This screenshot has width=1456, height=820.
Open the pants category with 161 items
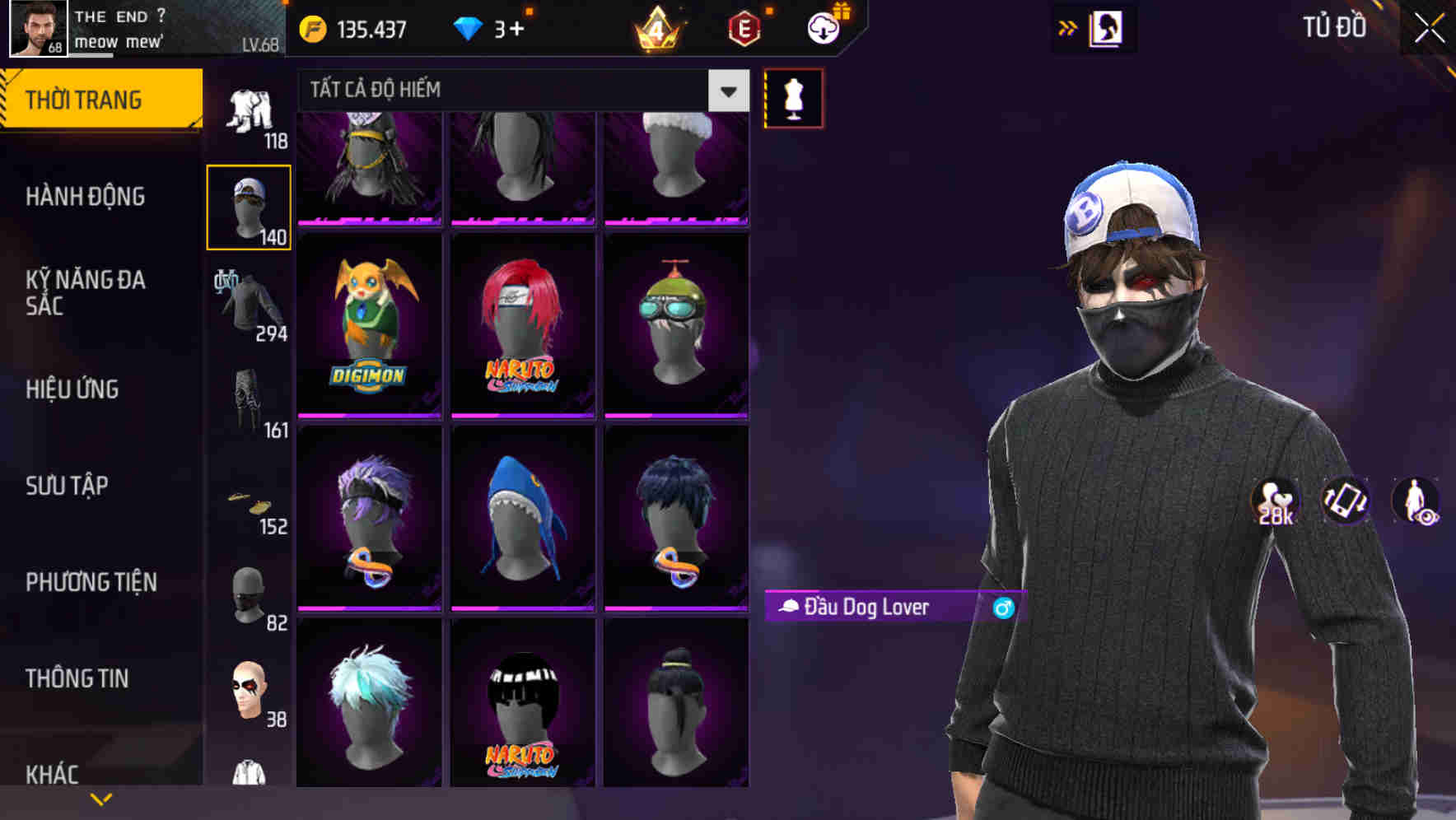coord(247,401)
